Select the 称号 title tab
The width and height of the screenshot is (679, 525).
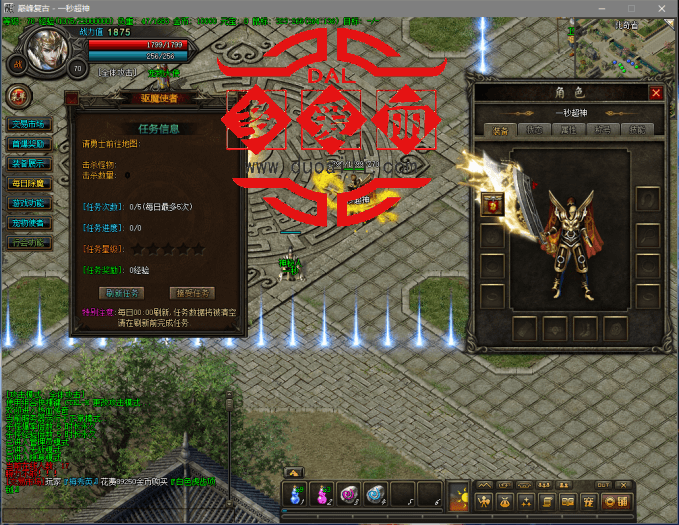tap(602, 131)
